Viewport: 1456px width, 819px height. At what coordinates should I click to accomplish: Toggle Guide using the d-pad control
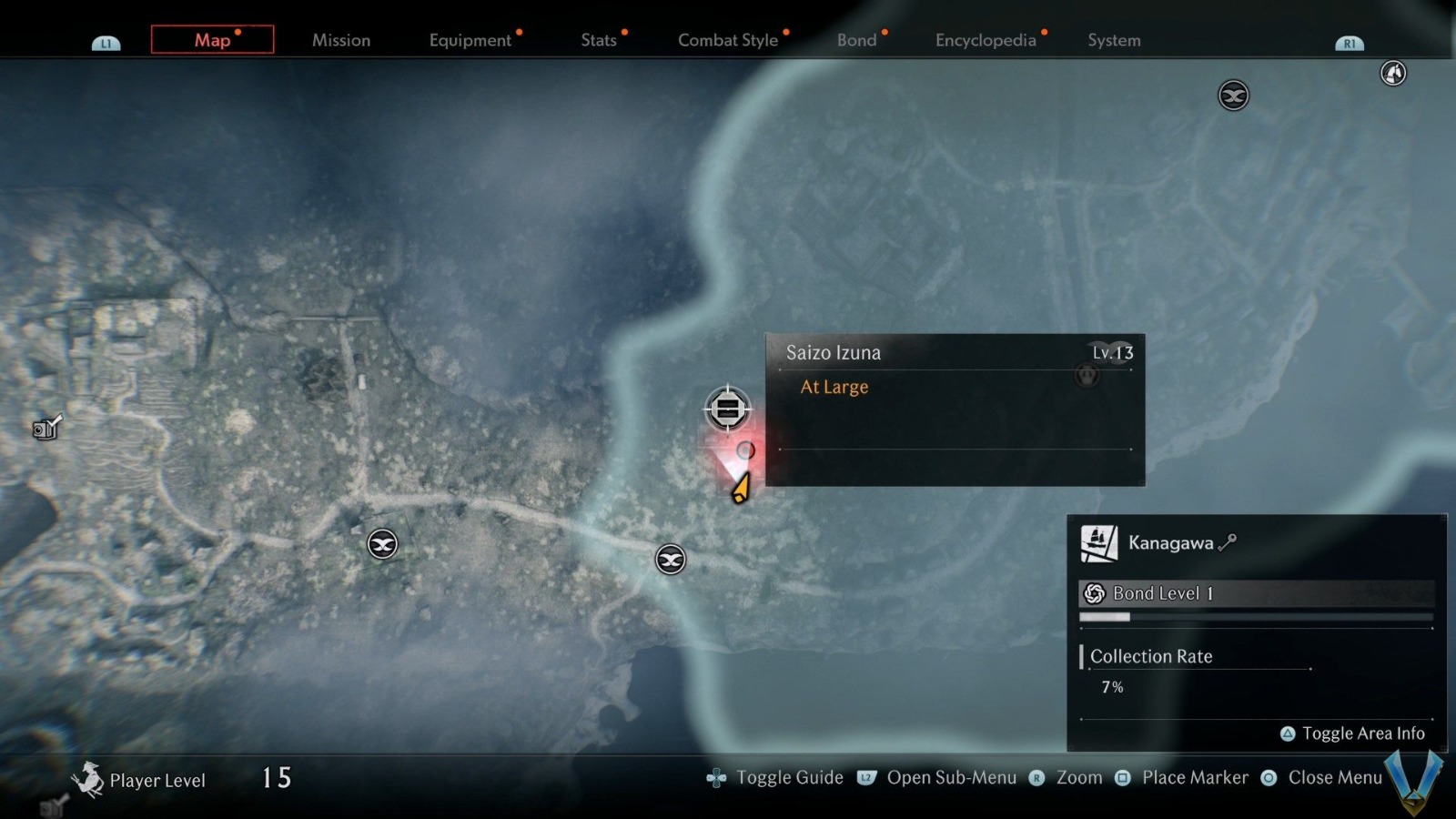coord(716,778)
